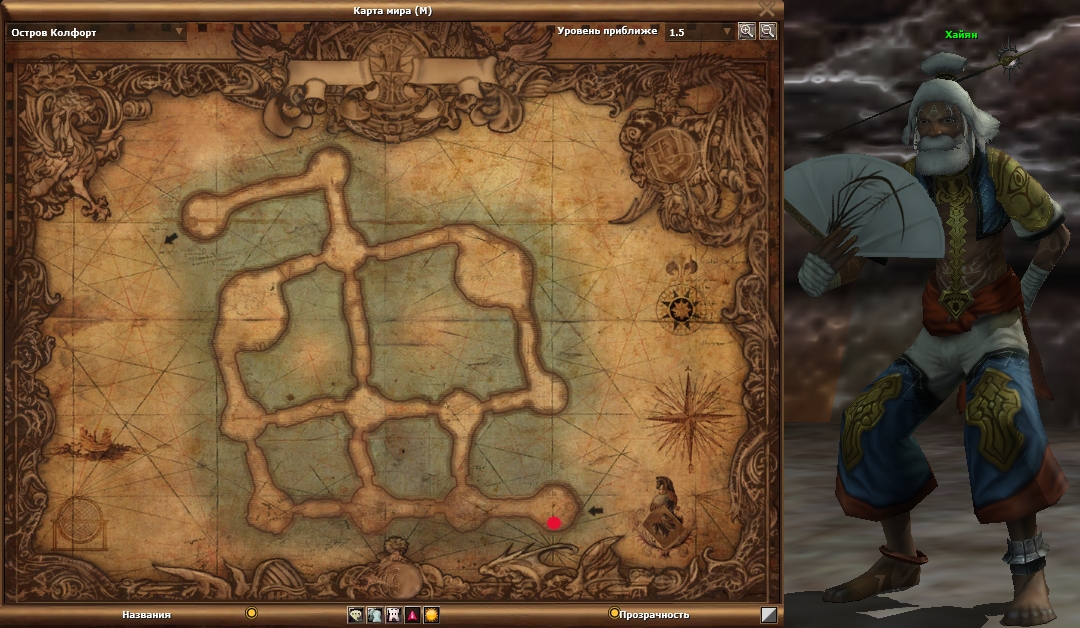This screenshot has height=628, width=1080.
Task: Open the zoom level 1.5 dropdown
Action: coord(727,32)
